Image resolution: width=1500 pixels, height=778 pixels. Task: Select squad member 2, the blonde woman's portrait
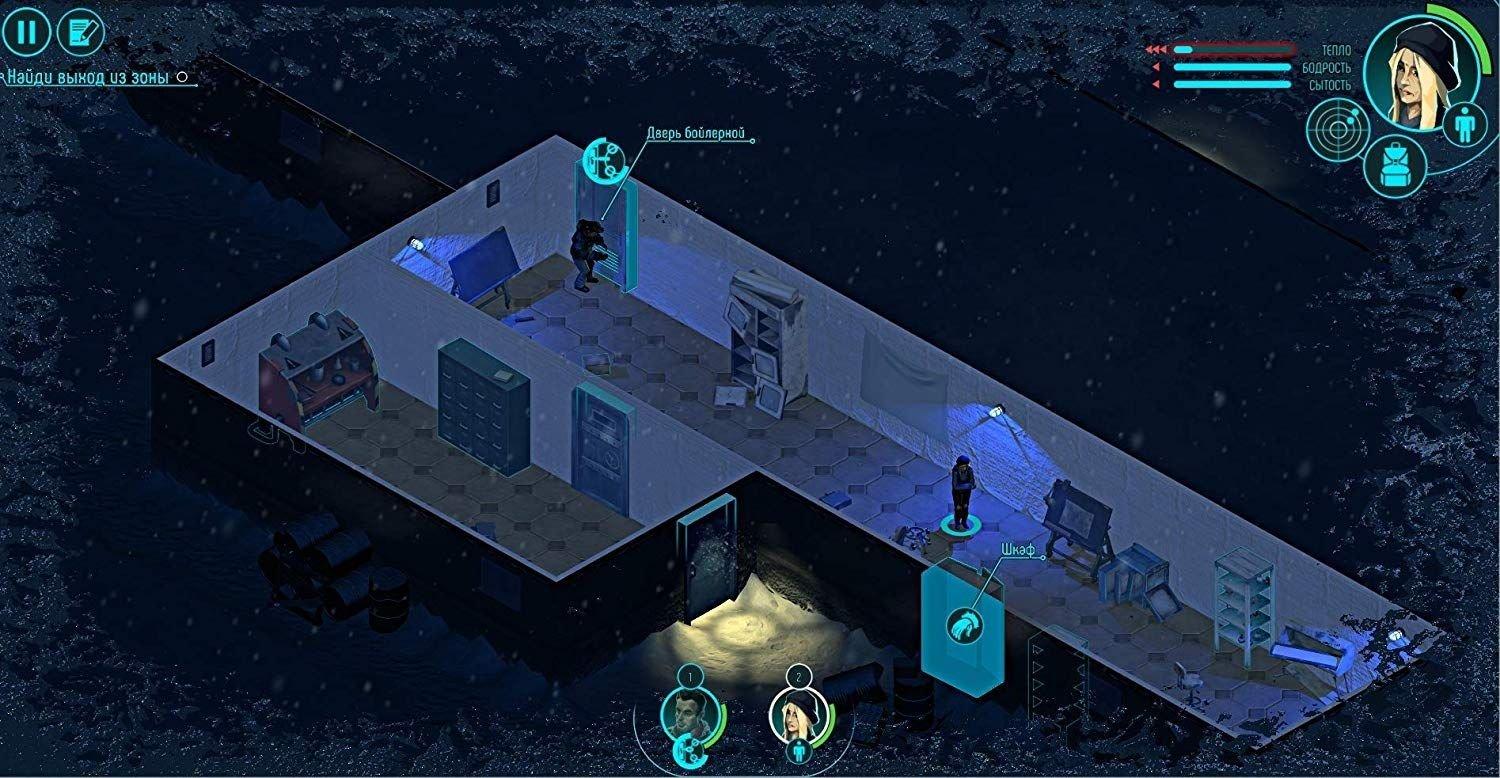pyautogui.click(x=796, y=713)
